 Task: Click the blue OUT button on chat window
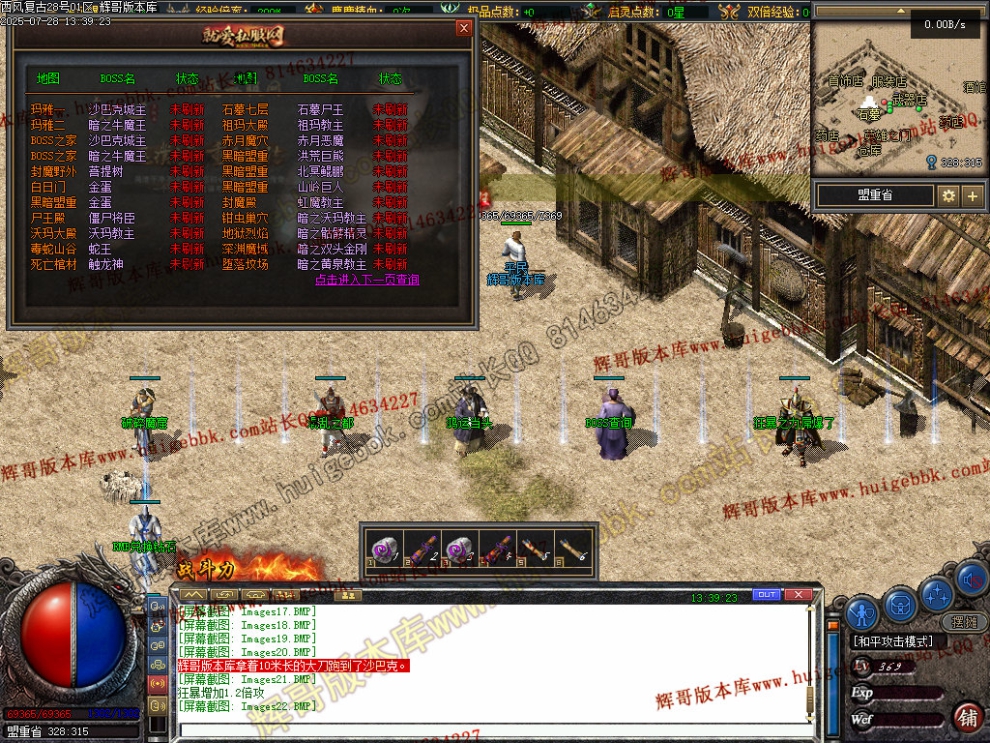point(766,595)
